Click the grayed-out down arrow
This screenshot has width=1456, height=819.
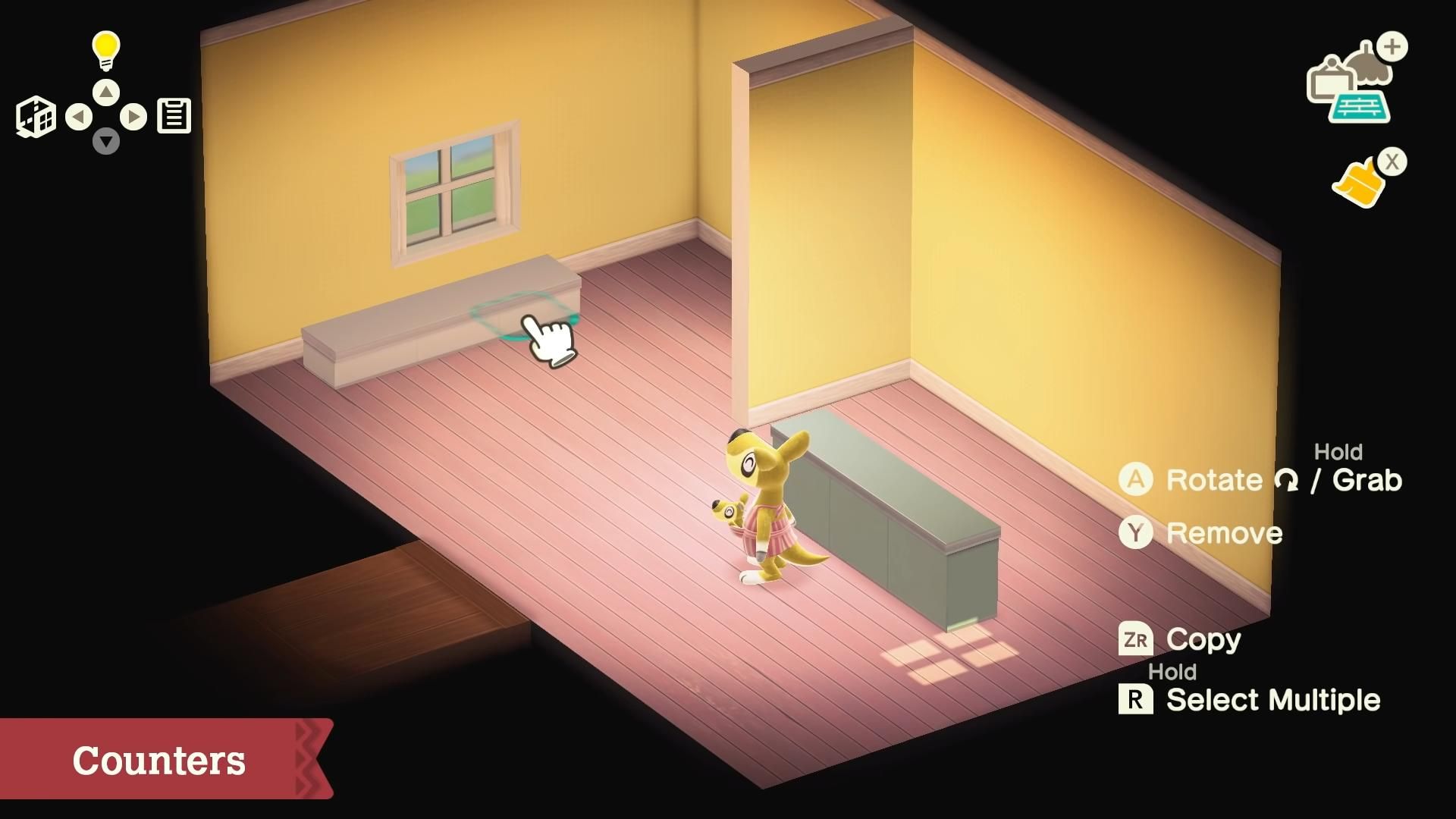106,143
